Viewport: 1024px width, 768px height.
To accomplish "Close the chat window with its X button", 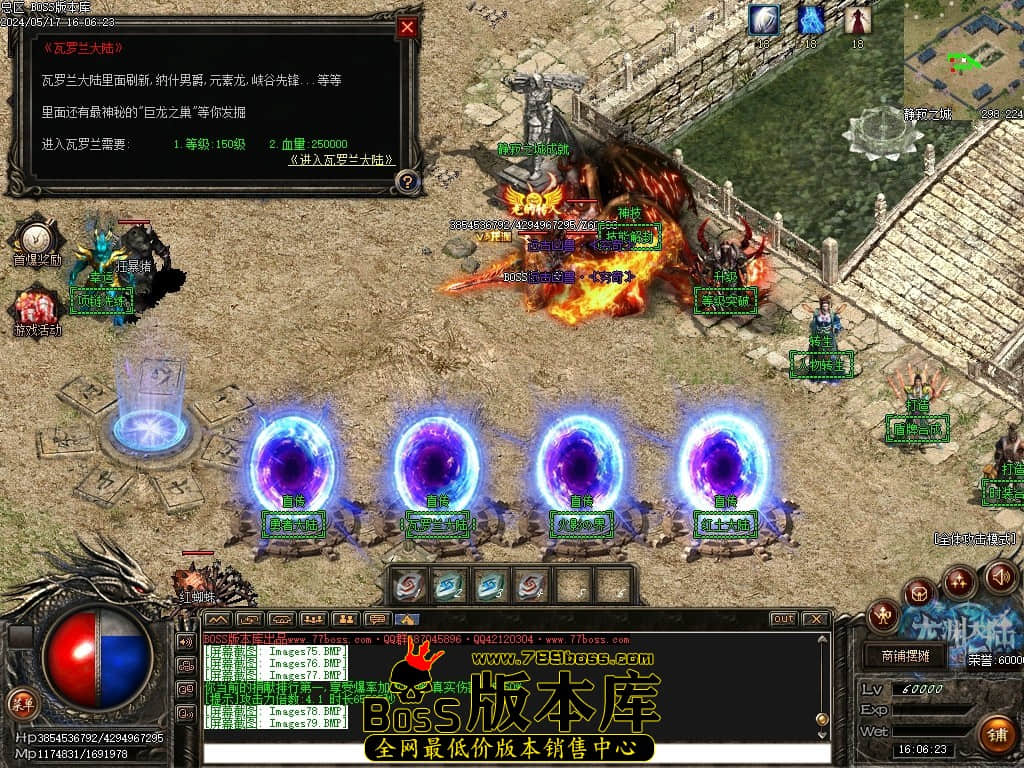I will [x=815, y=619].
